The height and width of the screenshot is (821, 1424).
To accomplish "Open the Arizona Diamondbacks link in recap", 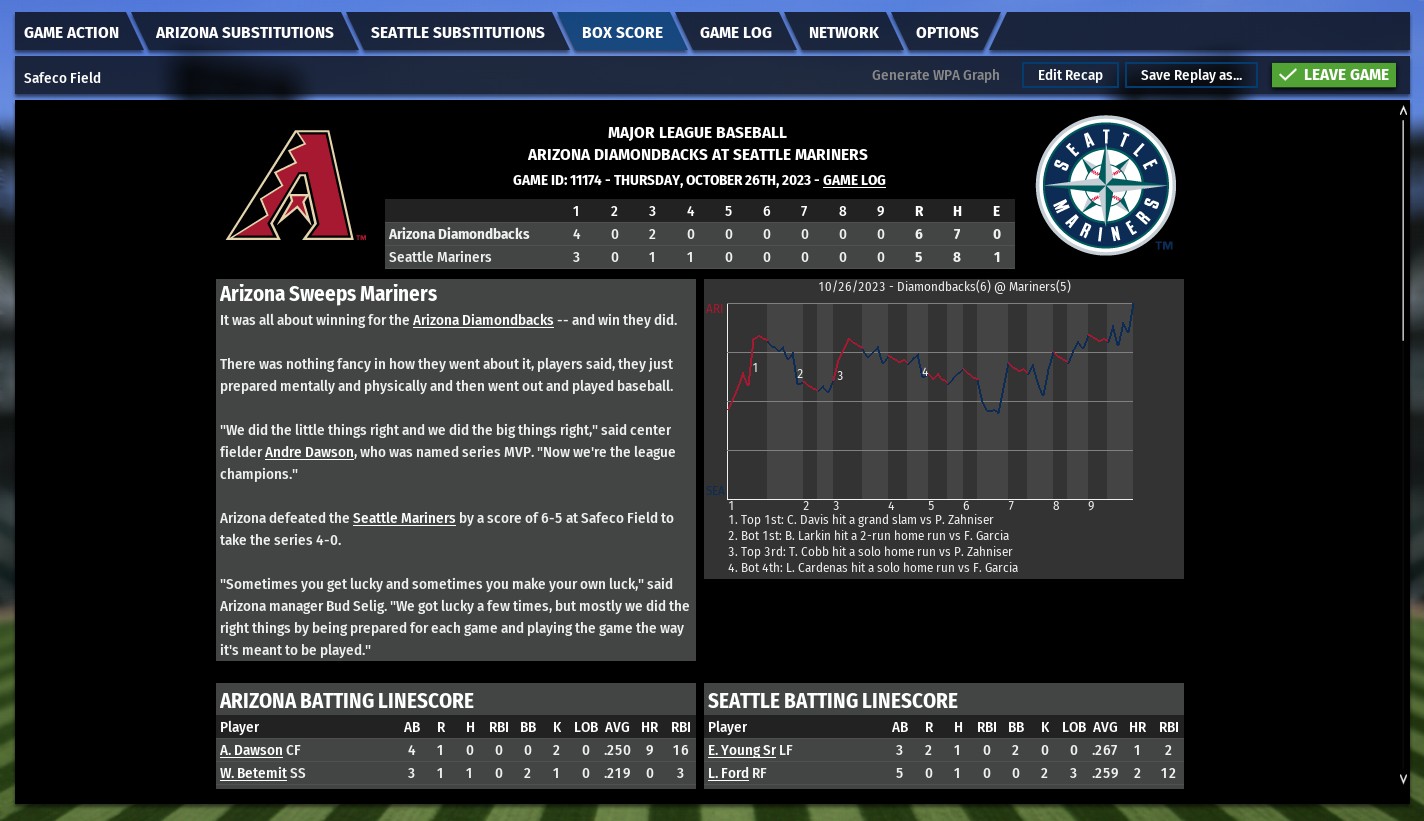I will [x=483, y=320].
